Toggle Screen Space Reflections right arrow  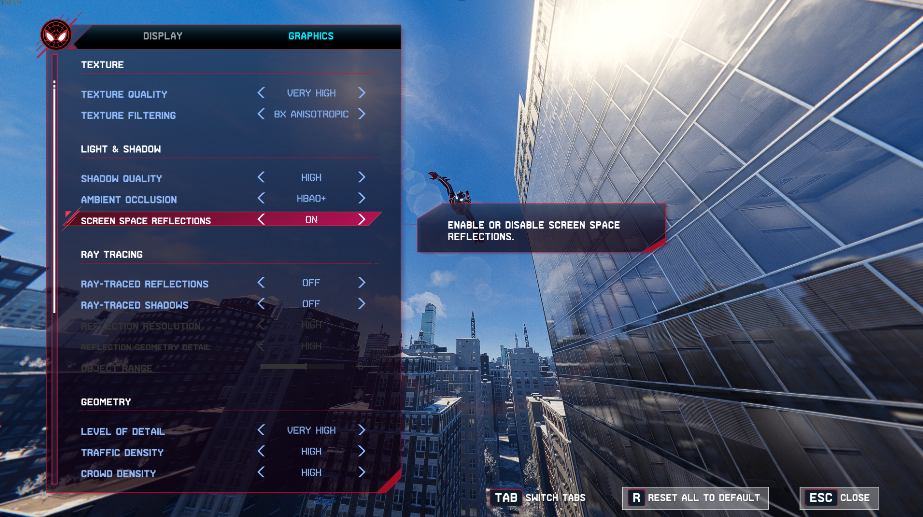click(x=362, y=219)
